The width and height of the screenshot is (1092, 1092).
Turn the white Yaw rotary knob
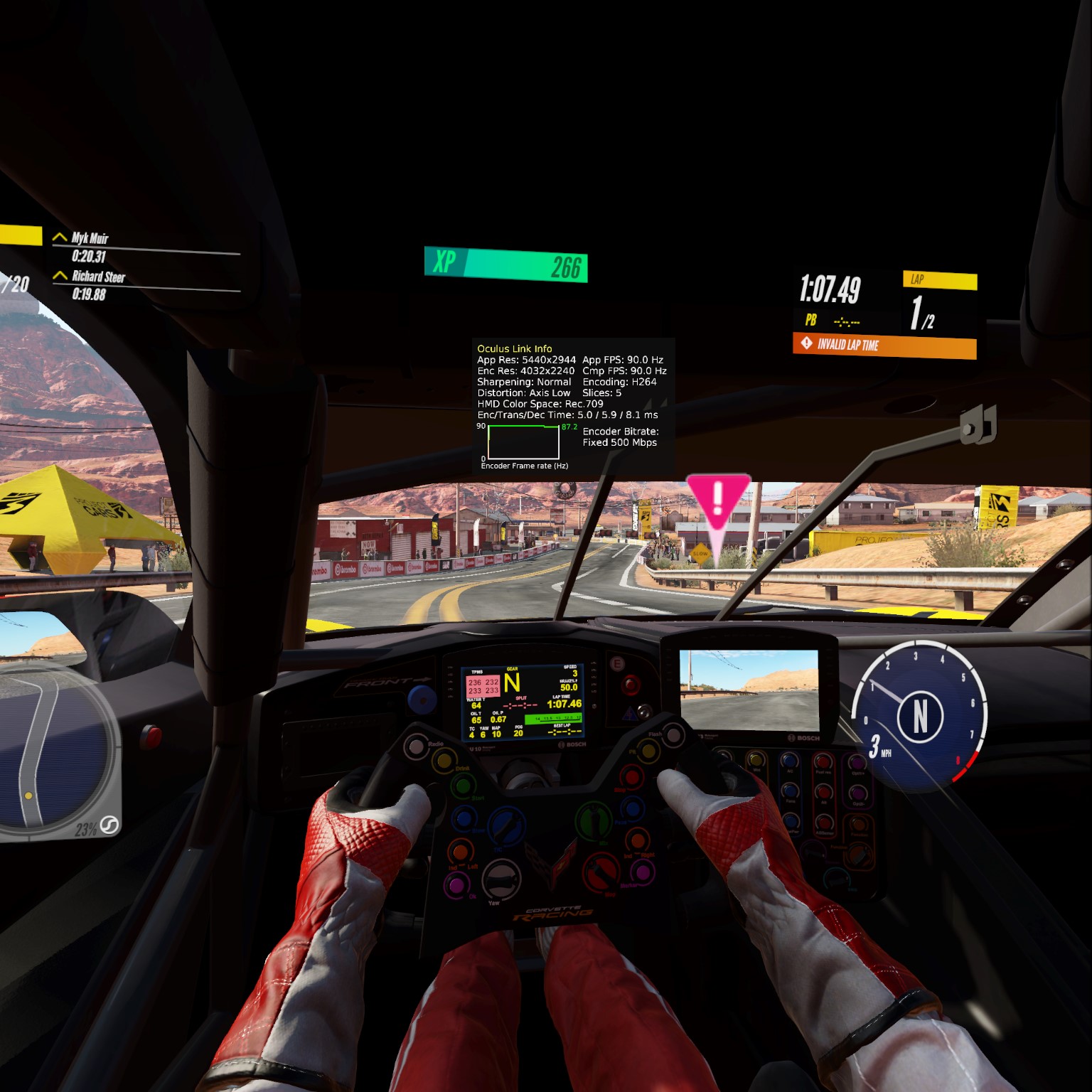click(x=500, y=880)
